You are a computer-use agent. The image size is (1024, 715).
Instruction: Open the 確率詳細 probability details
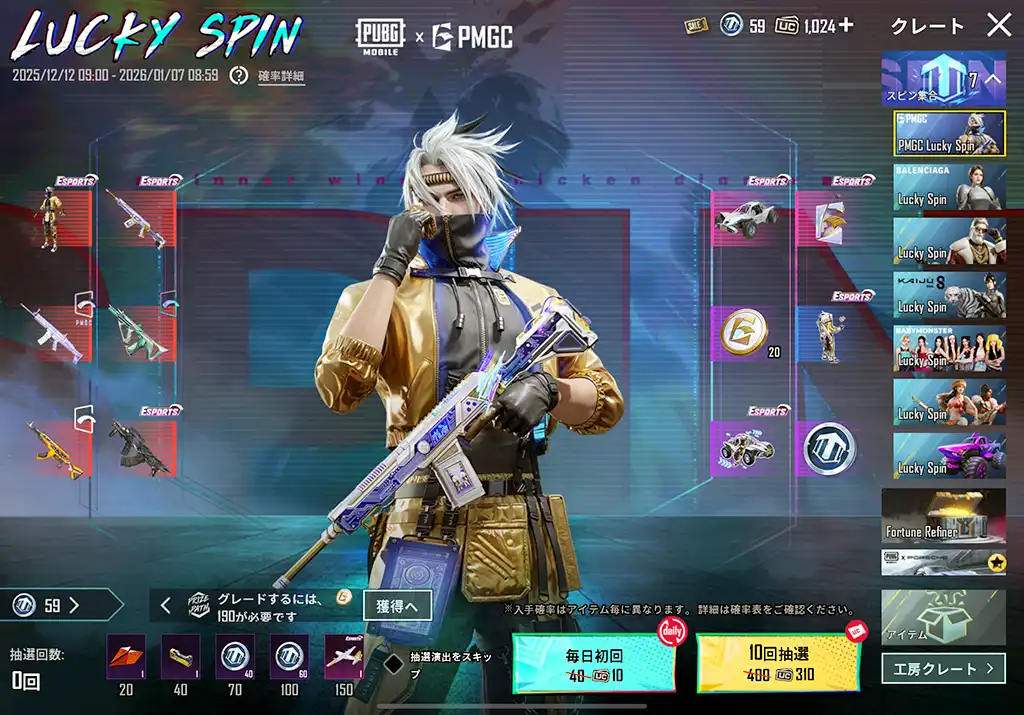tap(281, 75)
